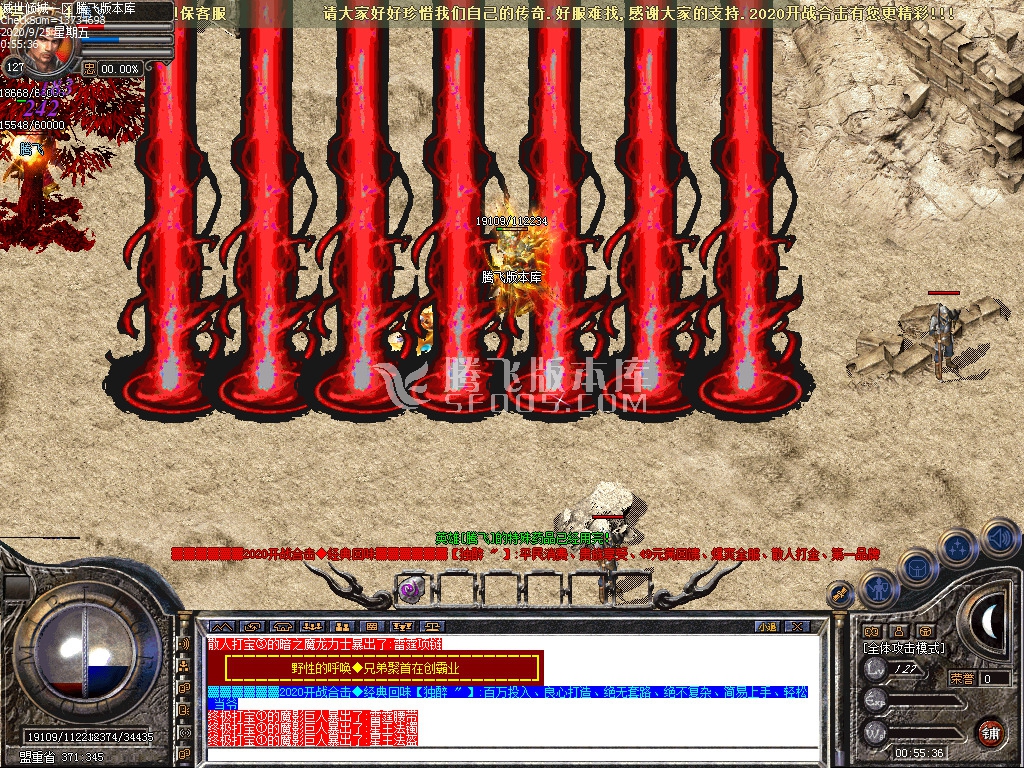
Task: Open the character equipment panel (warrior icon)
Action: [x=879, y=589]
